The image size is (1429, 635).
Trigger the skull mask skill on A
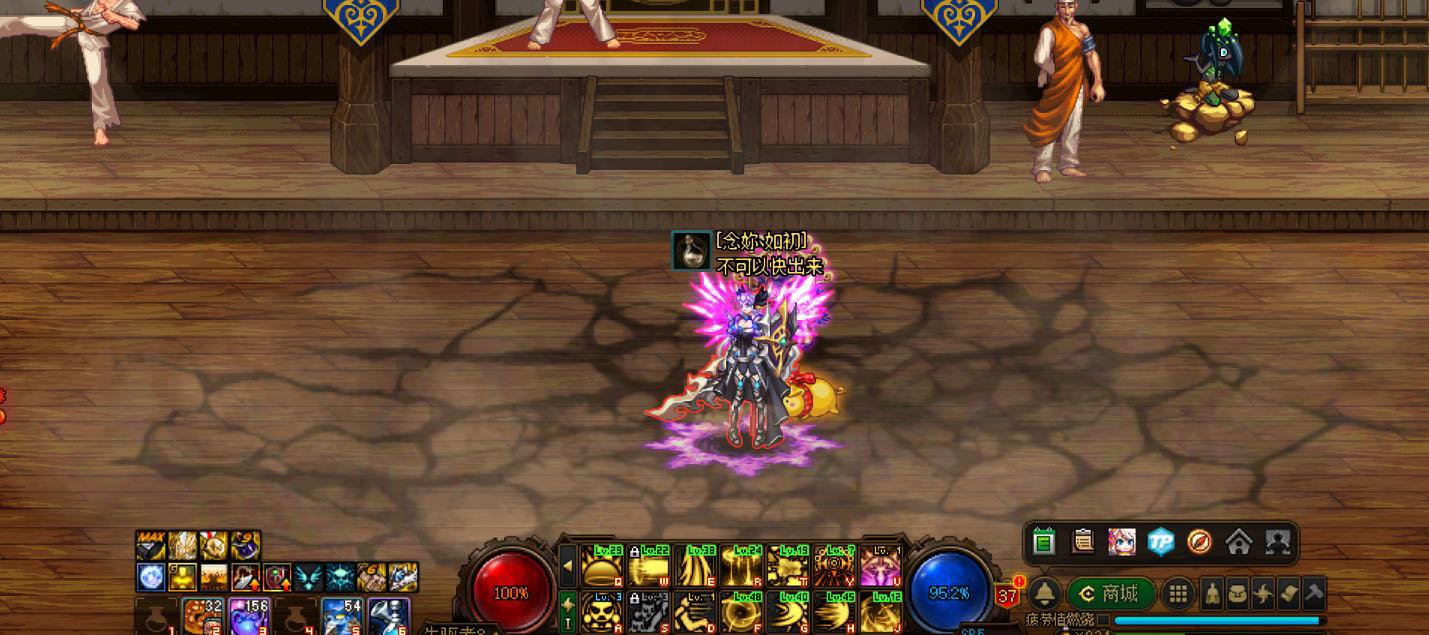(602, 611)
